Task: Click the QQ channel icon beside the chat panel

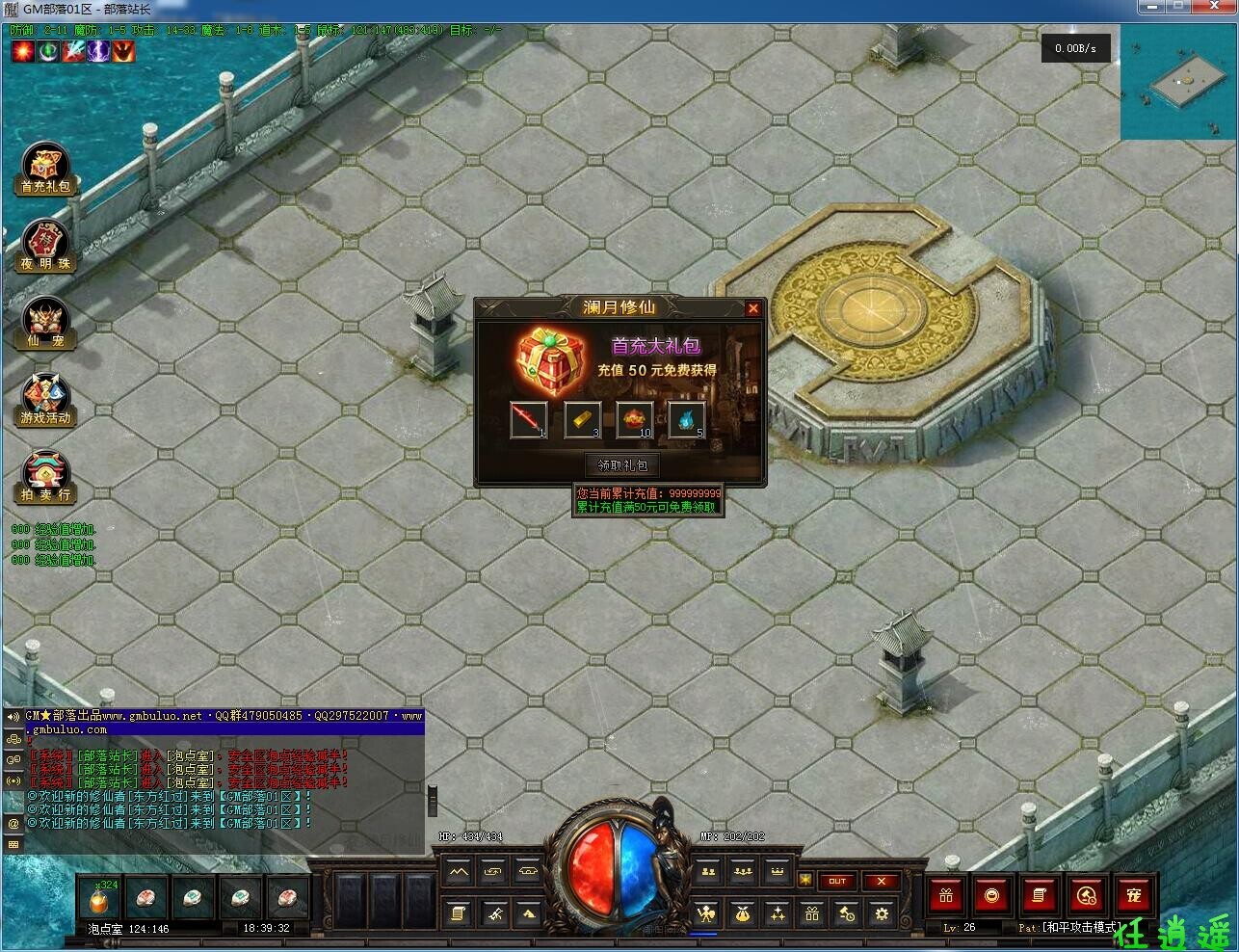Action: [x=14, y=757]
